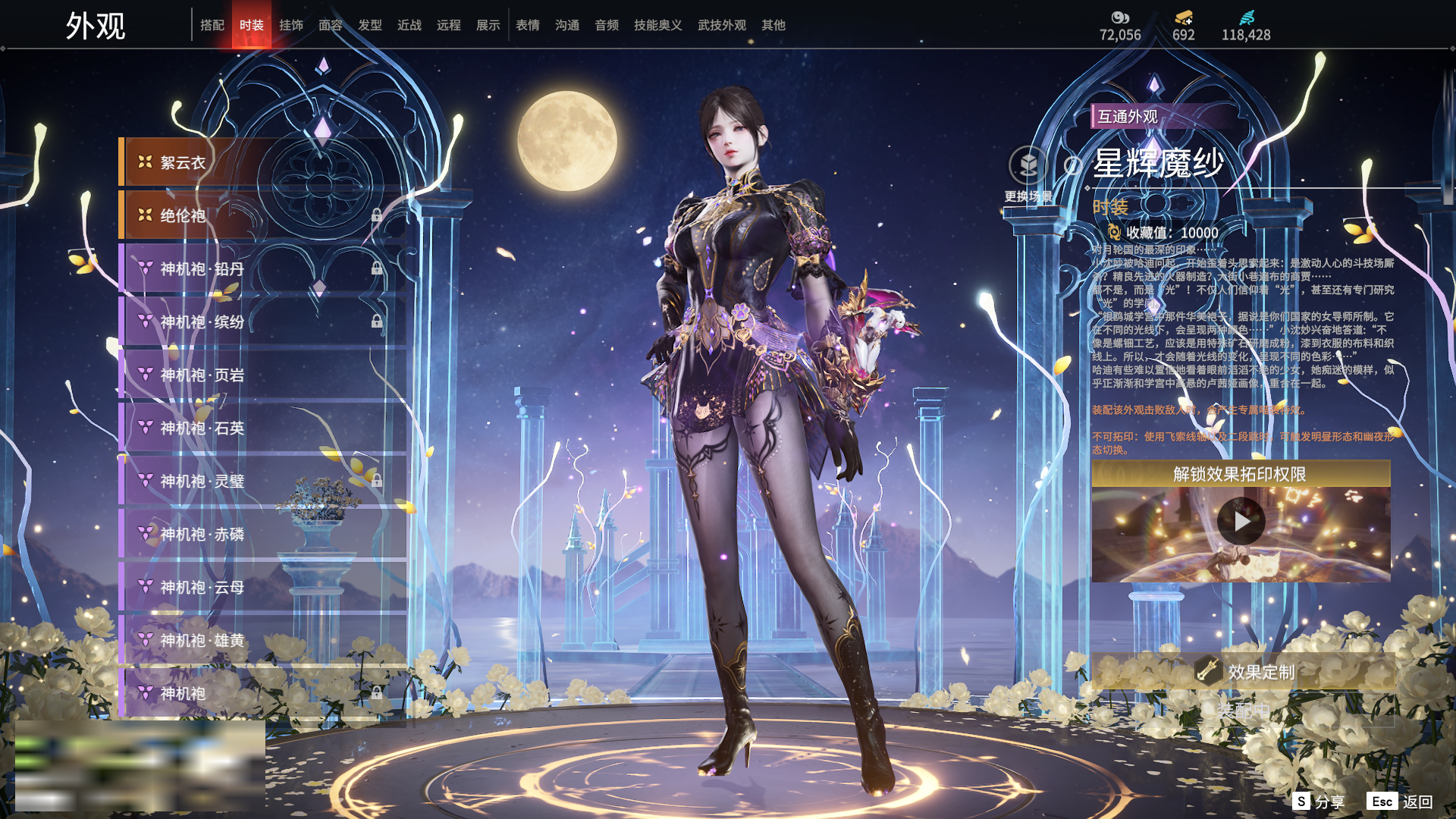Screen dimensions: 1456x819
Task: Click the 分享 share button
Action: coord(1319,802)
